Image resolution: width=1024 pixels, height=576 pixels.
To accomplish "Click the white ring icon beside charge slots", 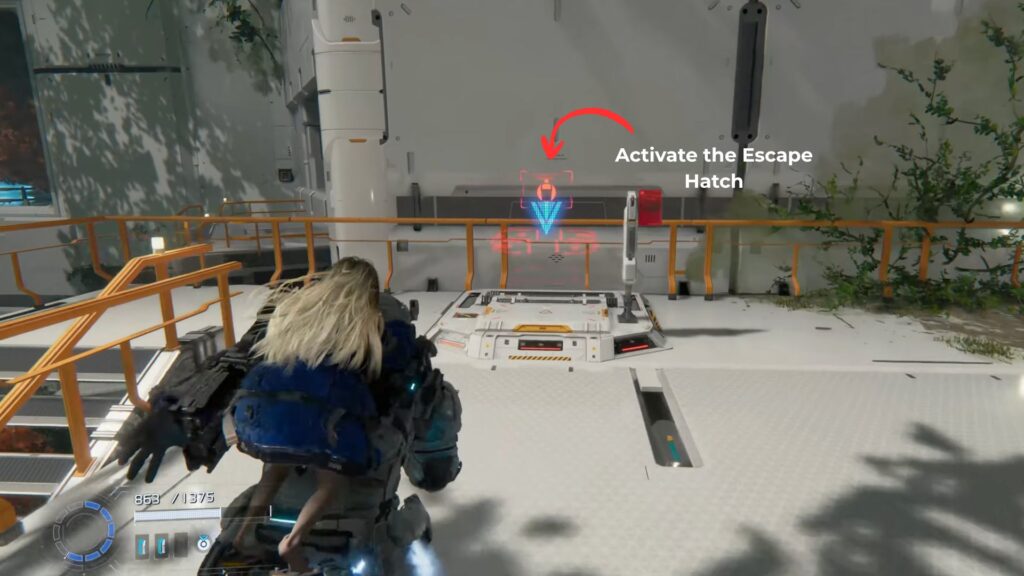I will pyautogui.click(x=201, y=545).
